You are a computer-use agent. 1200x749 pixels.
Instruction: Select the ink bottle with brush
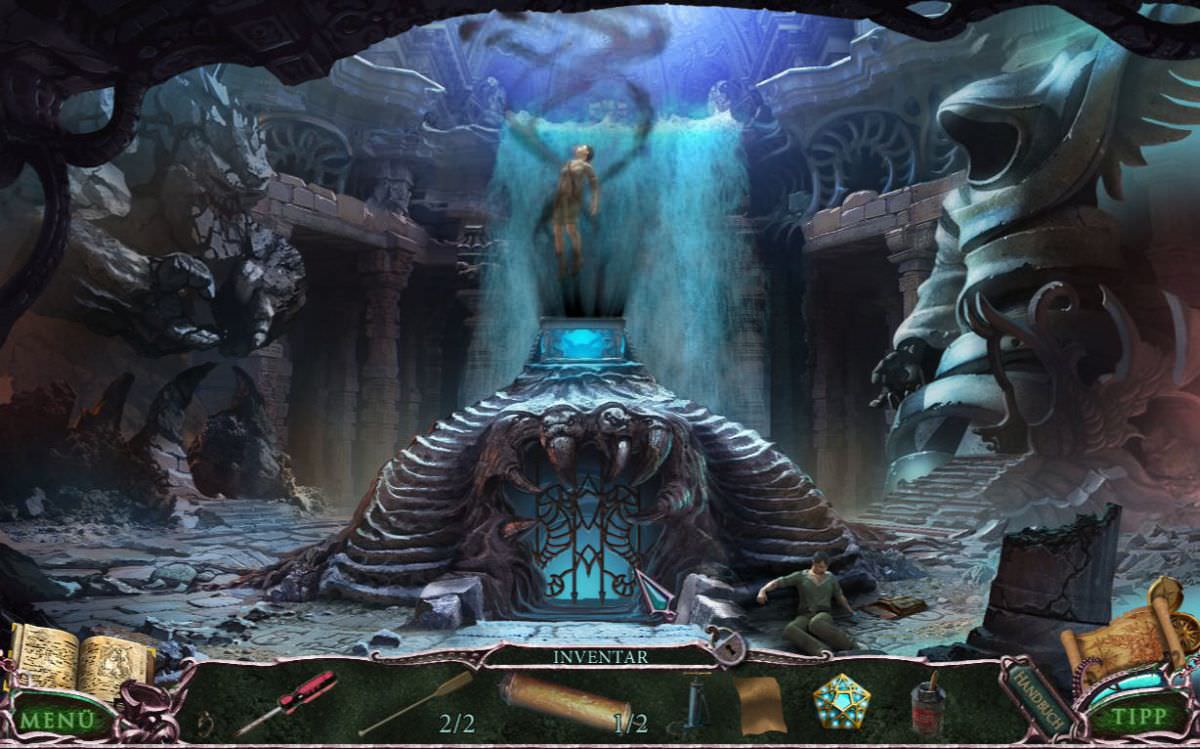click(x=929, y=702)
